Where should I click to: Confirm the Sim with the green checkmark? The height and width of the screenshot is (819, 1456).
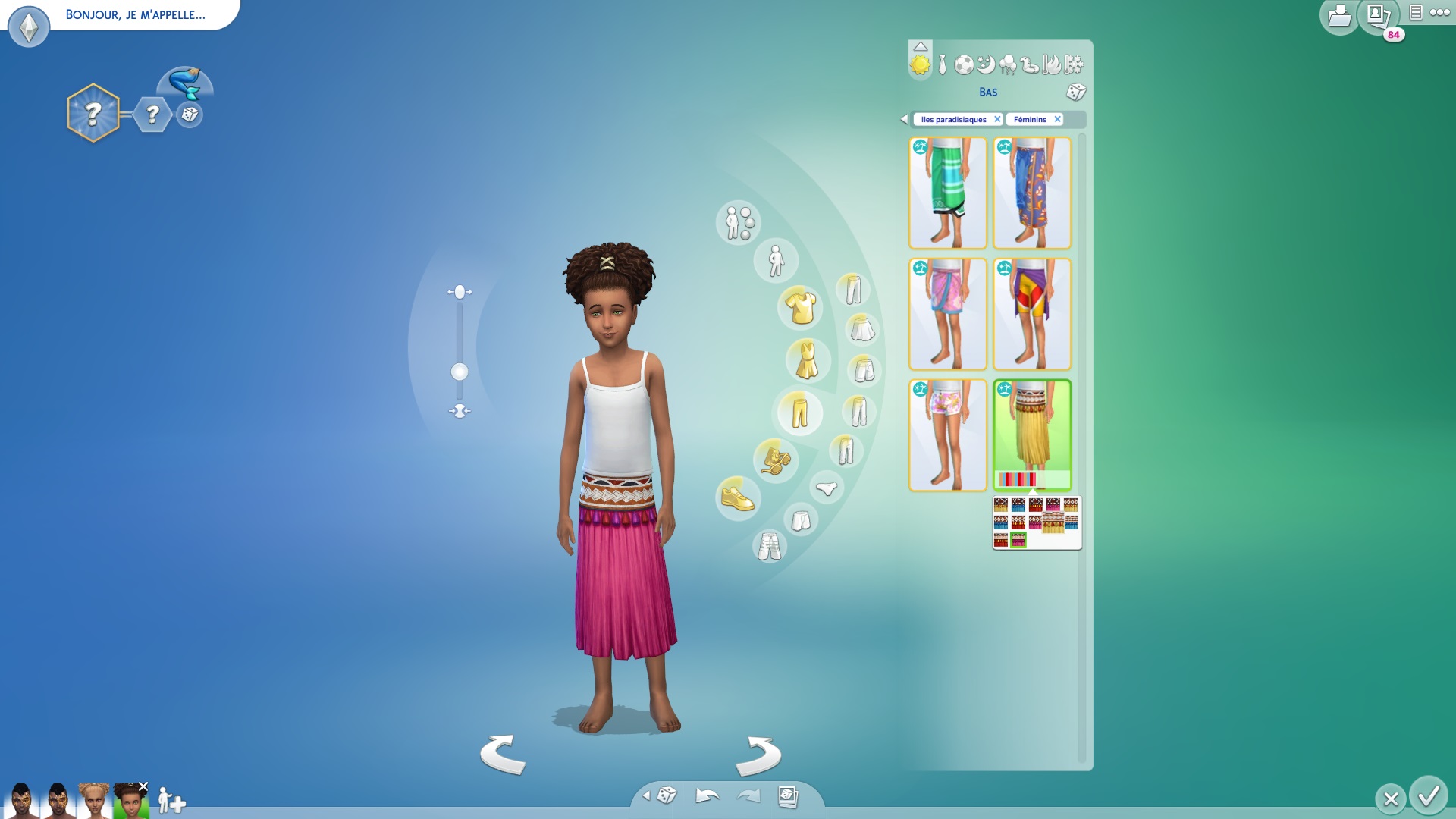tap(1429, 796)
